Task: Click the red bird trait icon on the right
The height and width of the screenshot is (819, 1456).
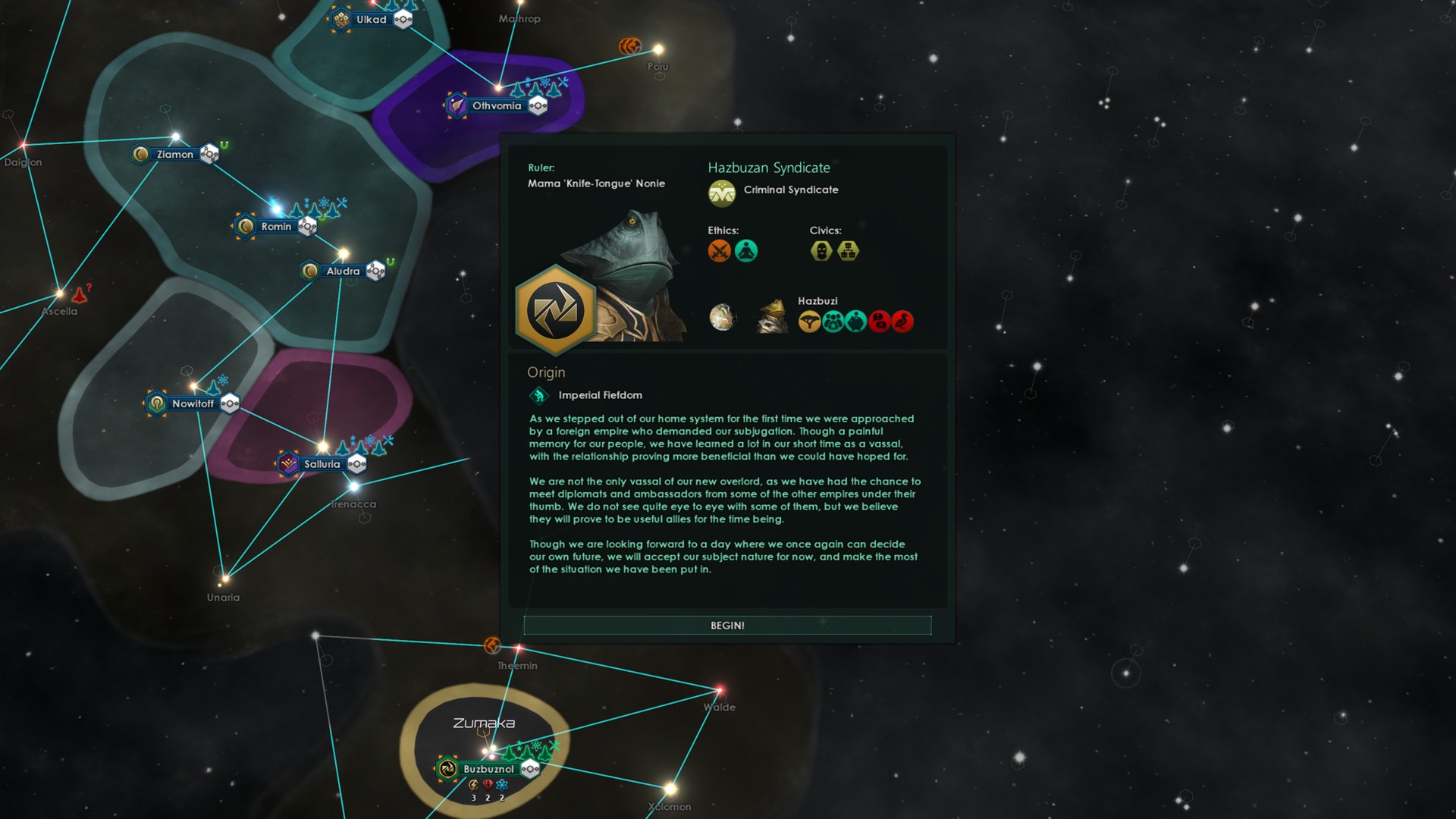Action: (902, 322)
